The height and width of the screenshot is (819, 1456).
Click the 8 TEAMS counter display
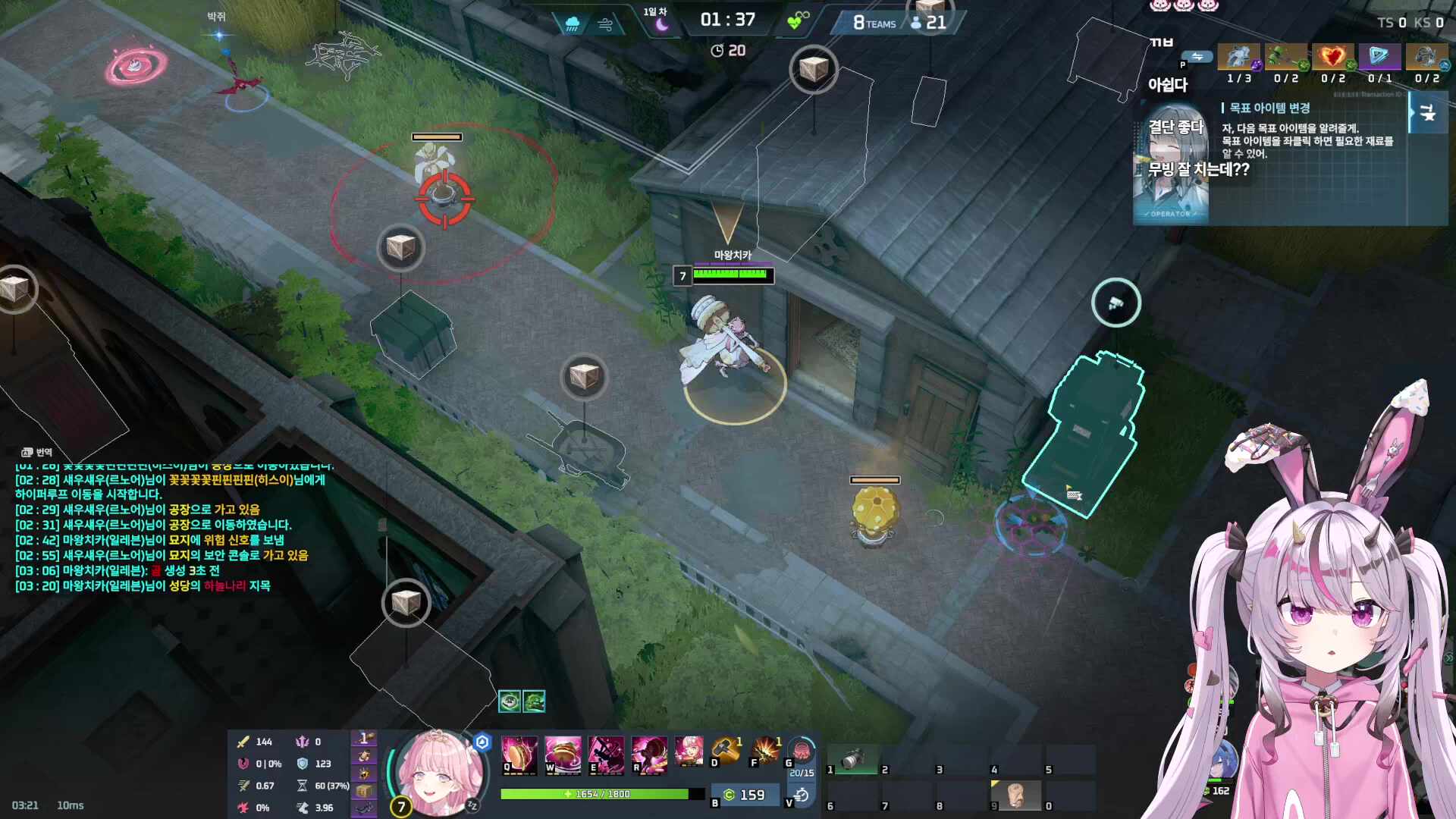pos(874,22)
